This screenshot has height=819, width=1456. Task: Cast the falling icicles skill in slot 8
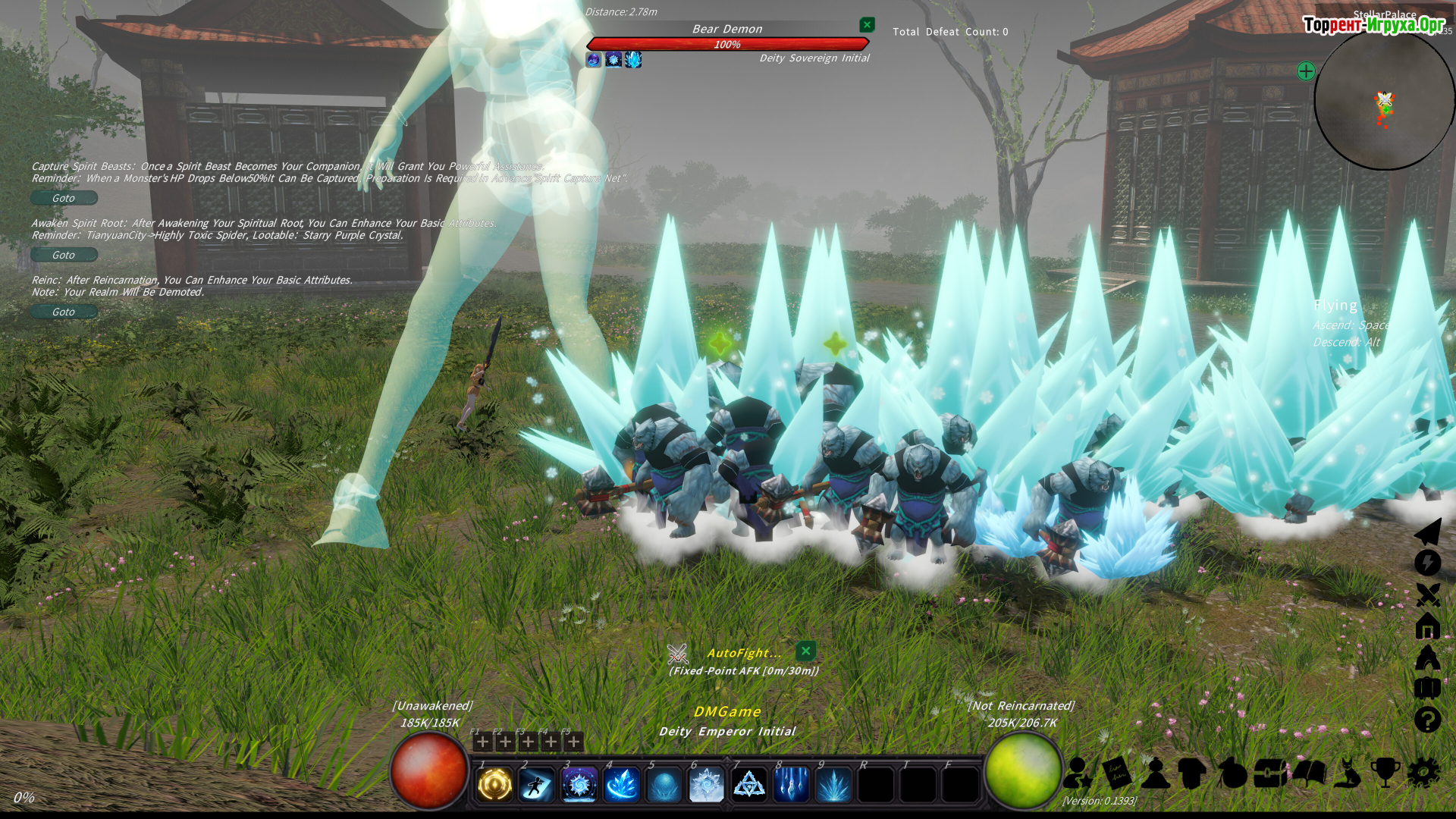click(x=791, y=785)
